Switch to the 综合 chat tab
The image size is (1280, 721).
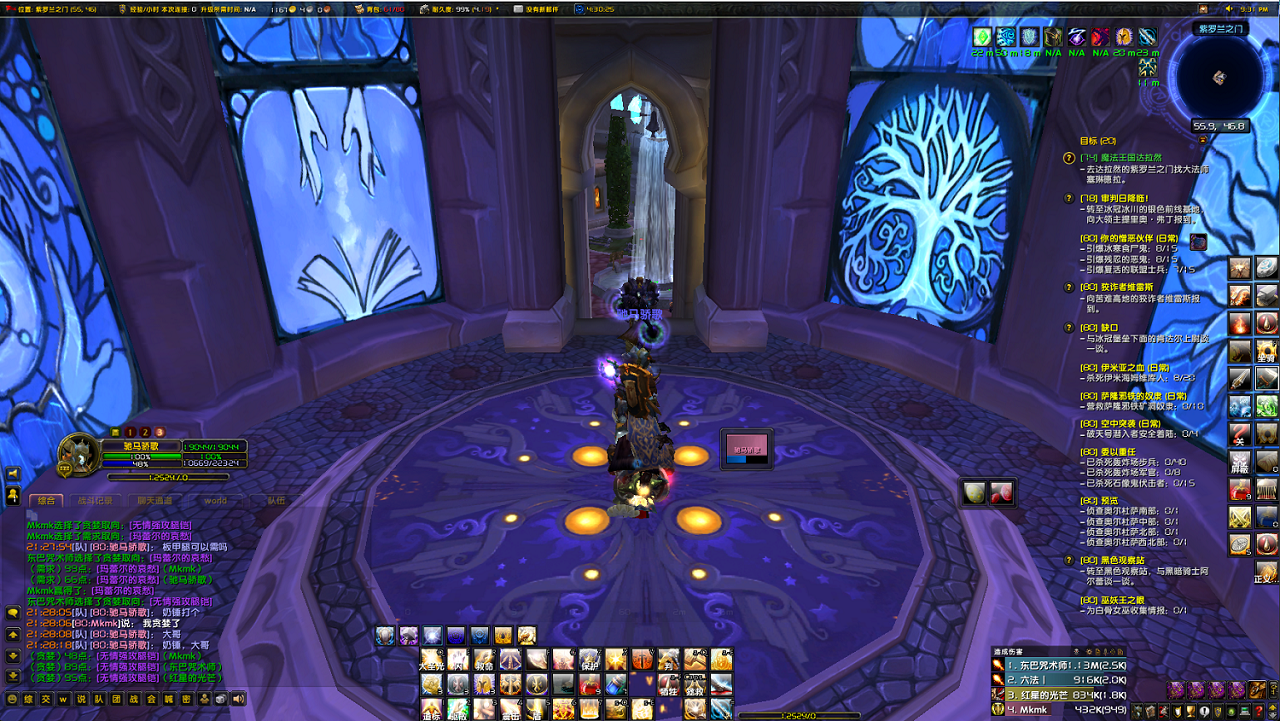(46, 500)
